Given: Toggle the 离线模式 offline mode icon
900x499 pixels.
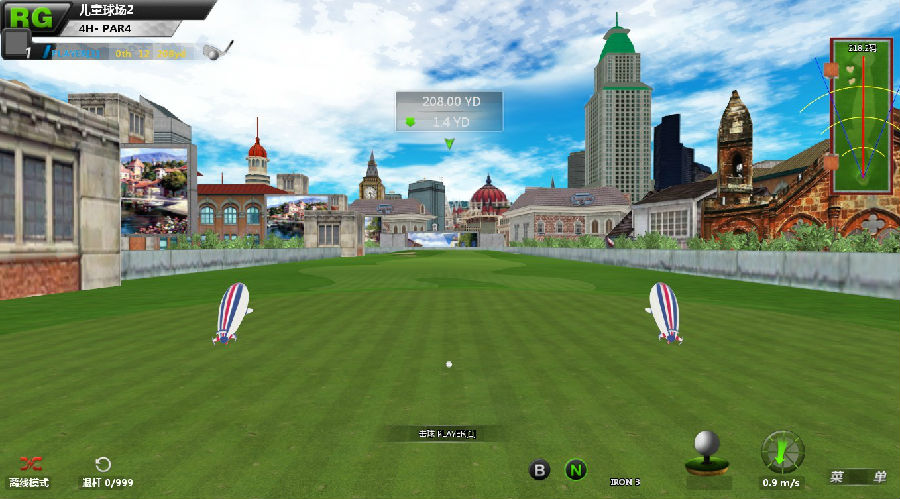Looking at the screenshot, I should coord(33,464).
